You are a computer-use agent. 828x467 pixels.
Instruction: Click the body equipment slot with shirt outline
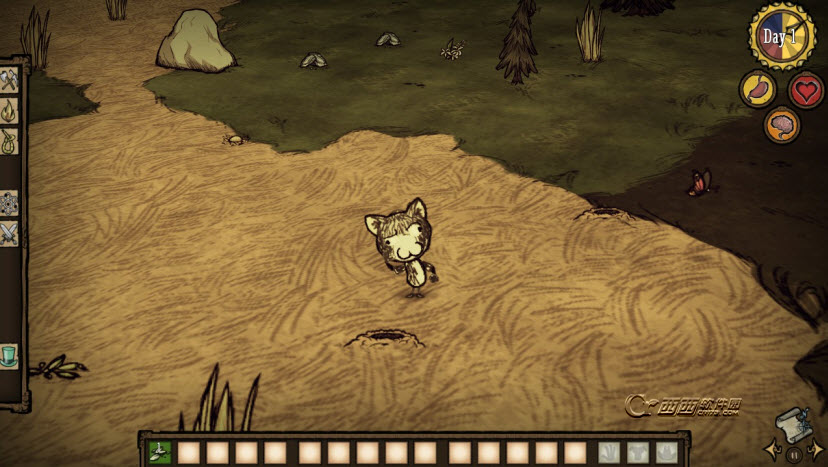pos(638,452)
